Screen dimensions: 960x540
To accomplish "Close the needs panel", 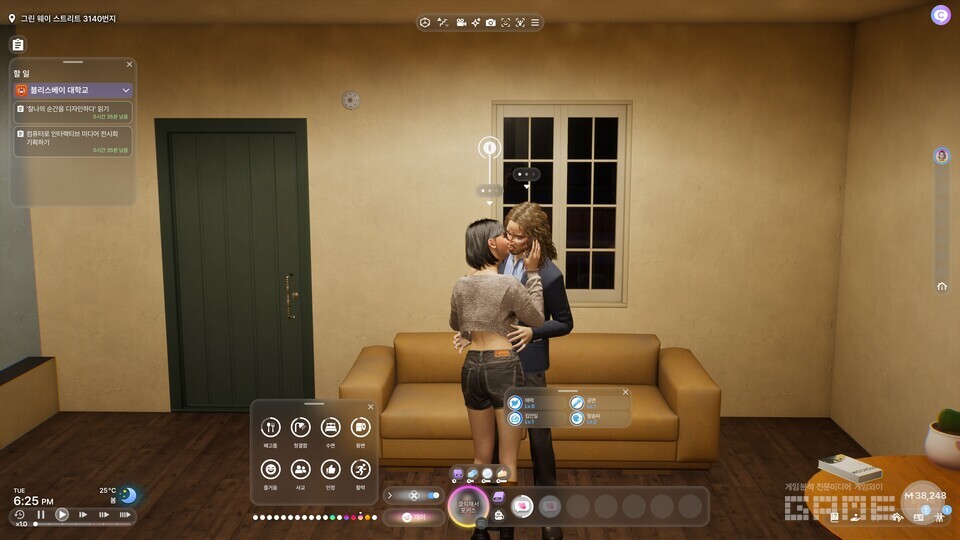I will tap(370, 407).
